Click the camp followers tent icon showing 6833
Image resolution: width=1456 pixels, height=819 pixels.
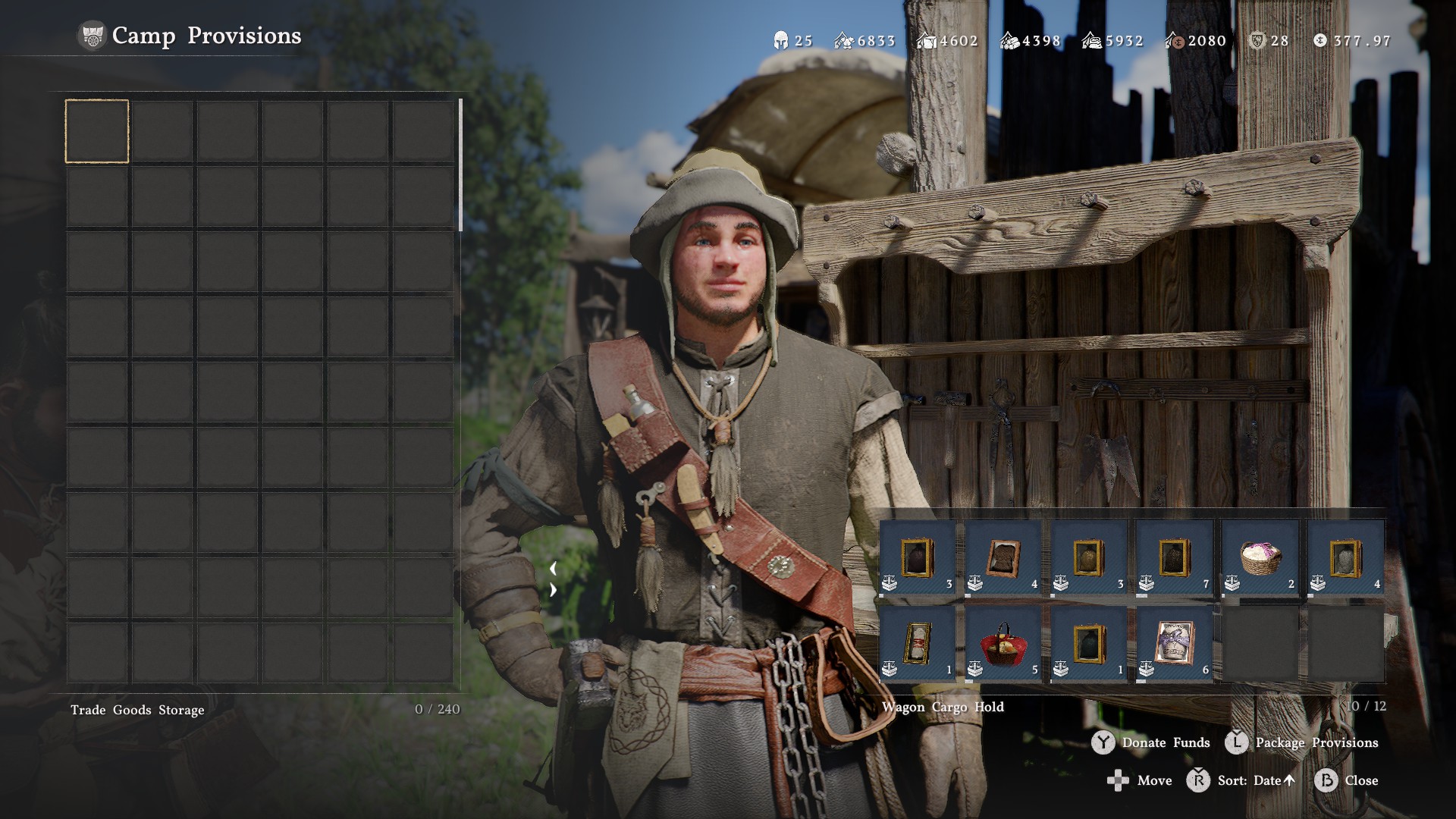click(x=842, y=41)
